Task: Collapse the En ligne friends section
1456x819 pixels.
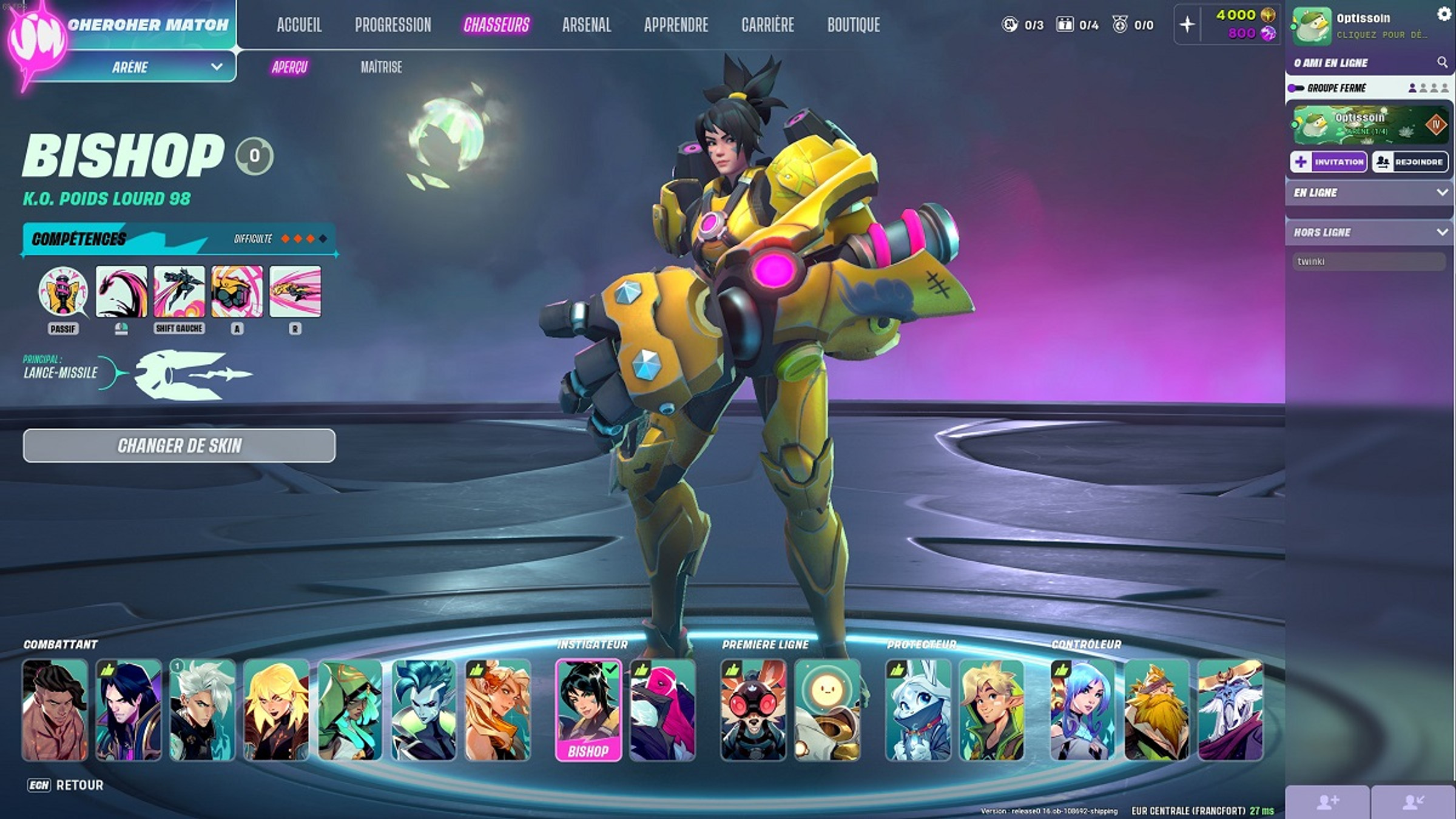Action: 1441,192
